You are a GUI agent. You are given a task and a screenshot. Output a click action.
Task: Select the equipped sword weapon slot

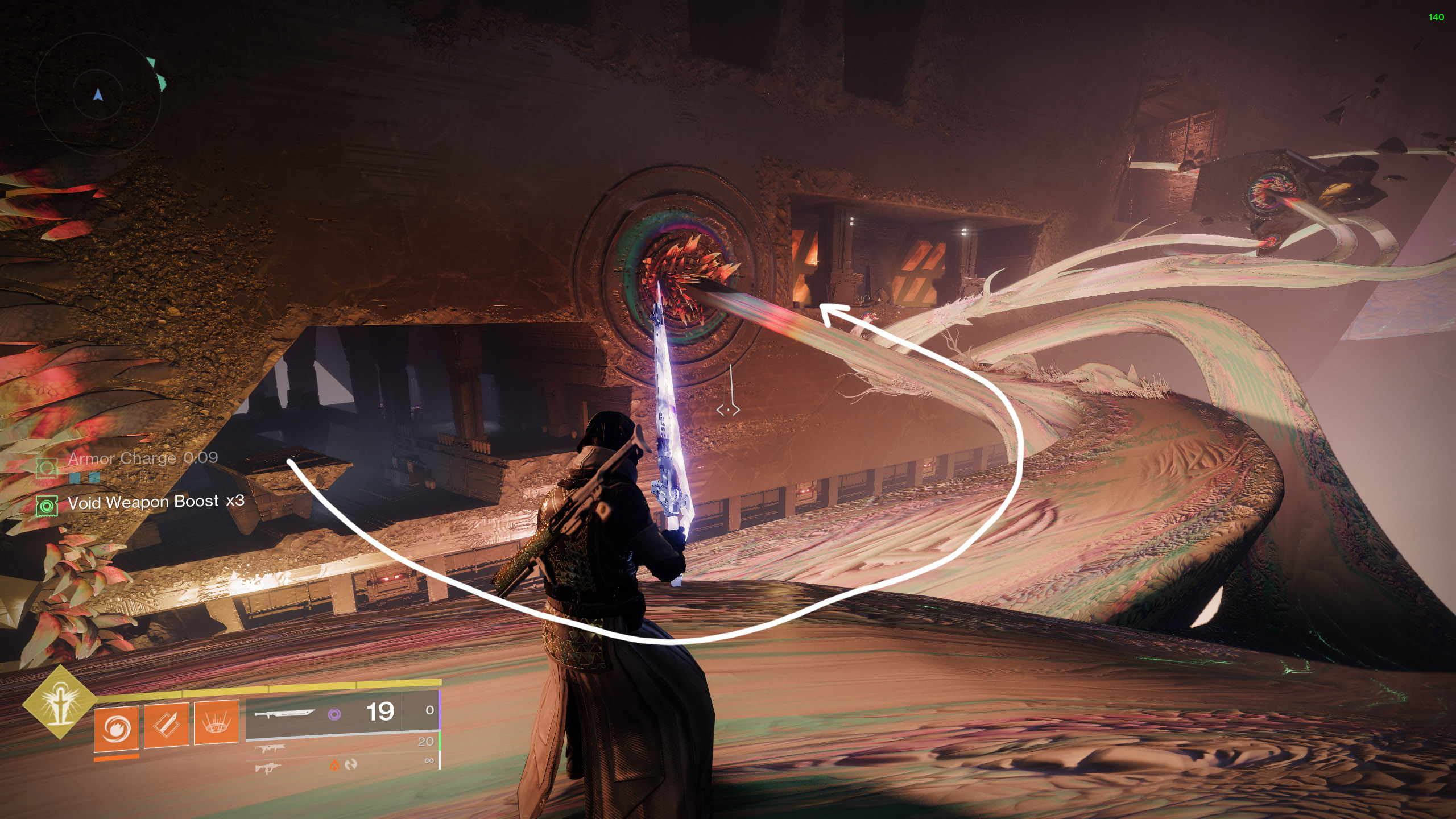284,713
